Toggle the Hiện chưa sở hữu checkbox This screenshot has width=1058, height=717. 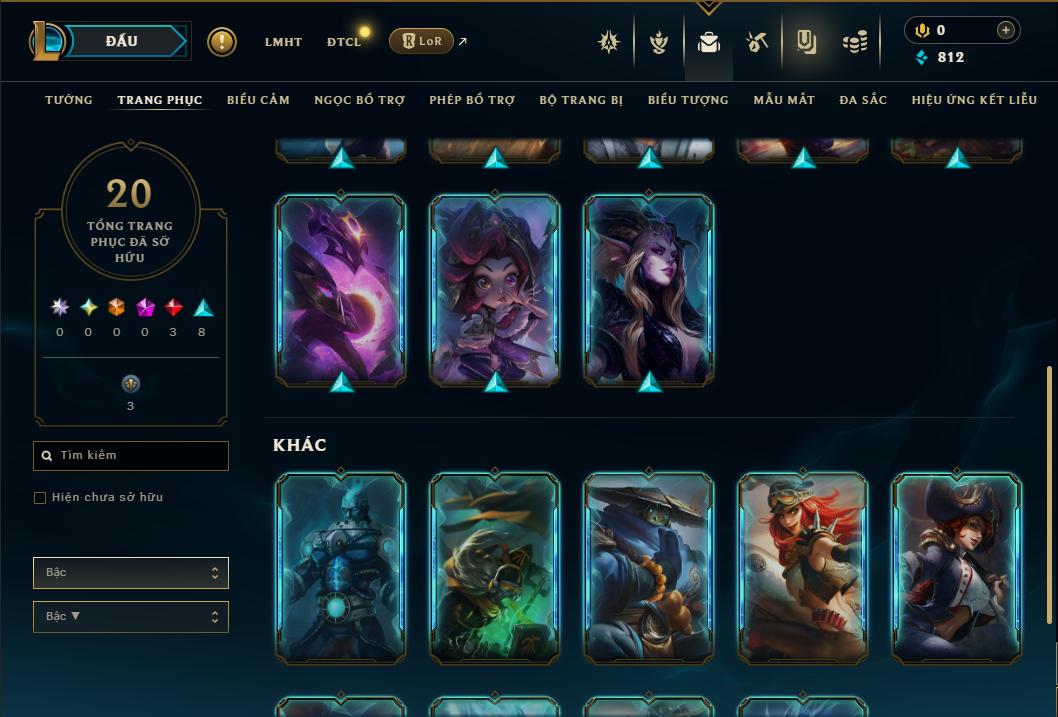pos(40,498)
